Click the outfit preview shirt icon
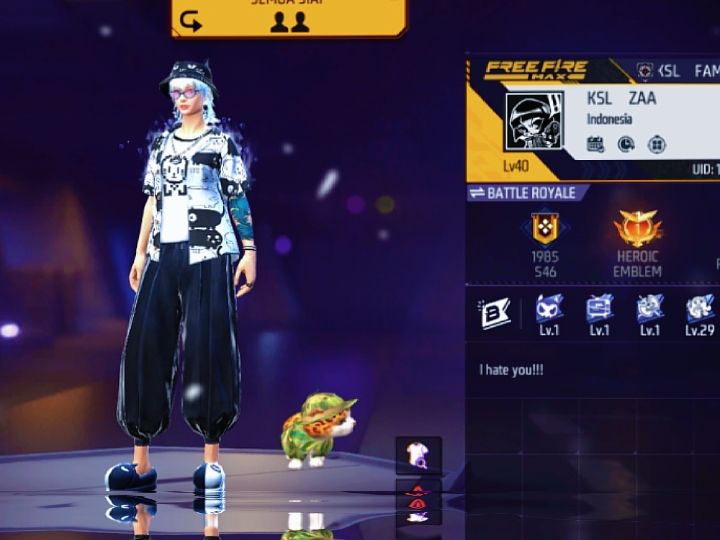The height and width of the screenshot is (540, 720). click(x=418, y=456)
